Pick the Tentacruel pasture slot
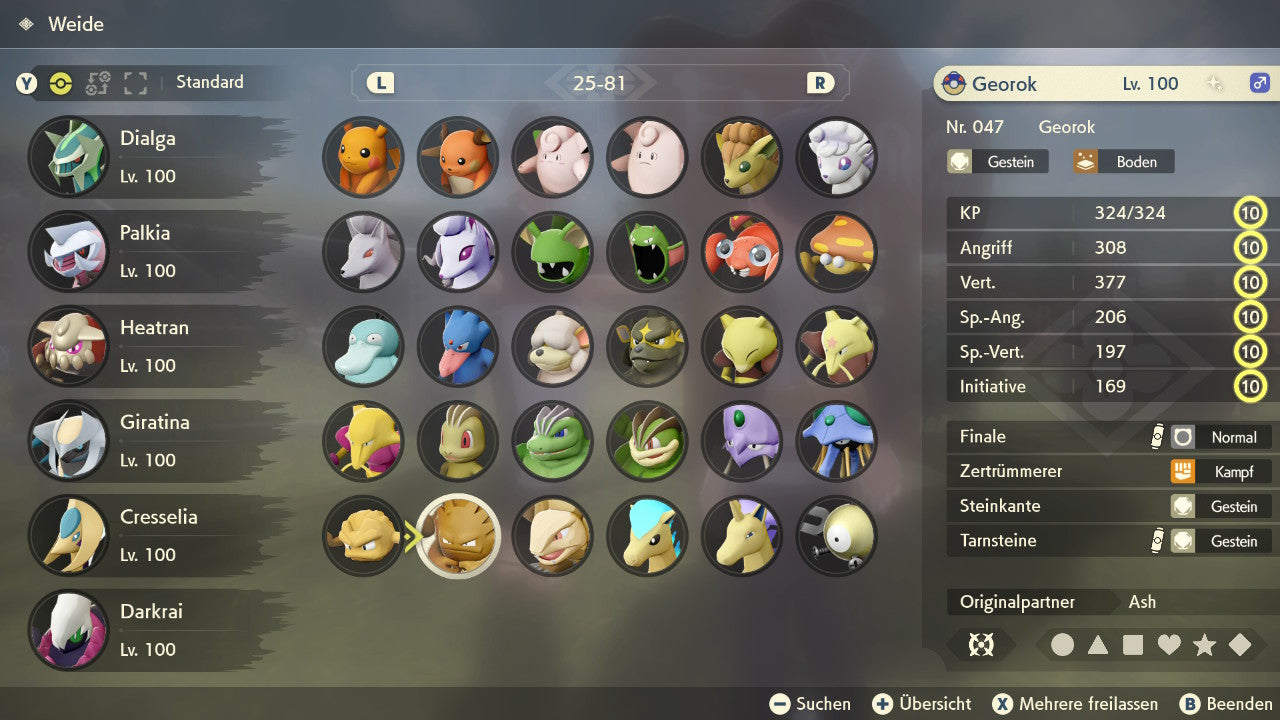Image resolution: width=1280 pixels, height=720 pixels. [x=837, y=441]
